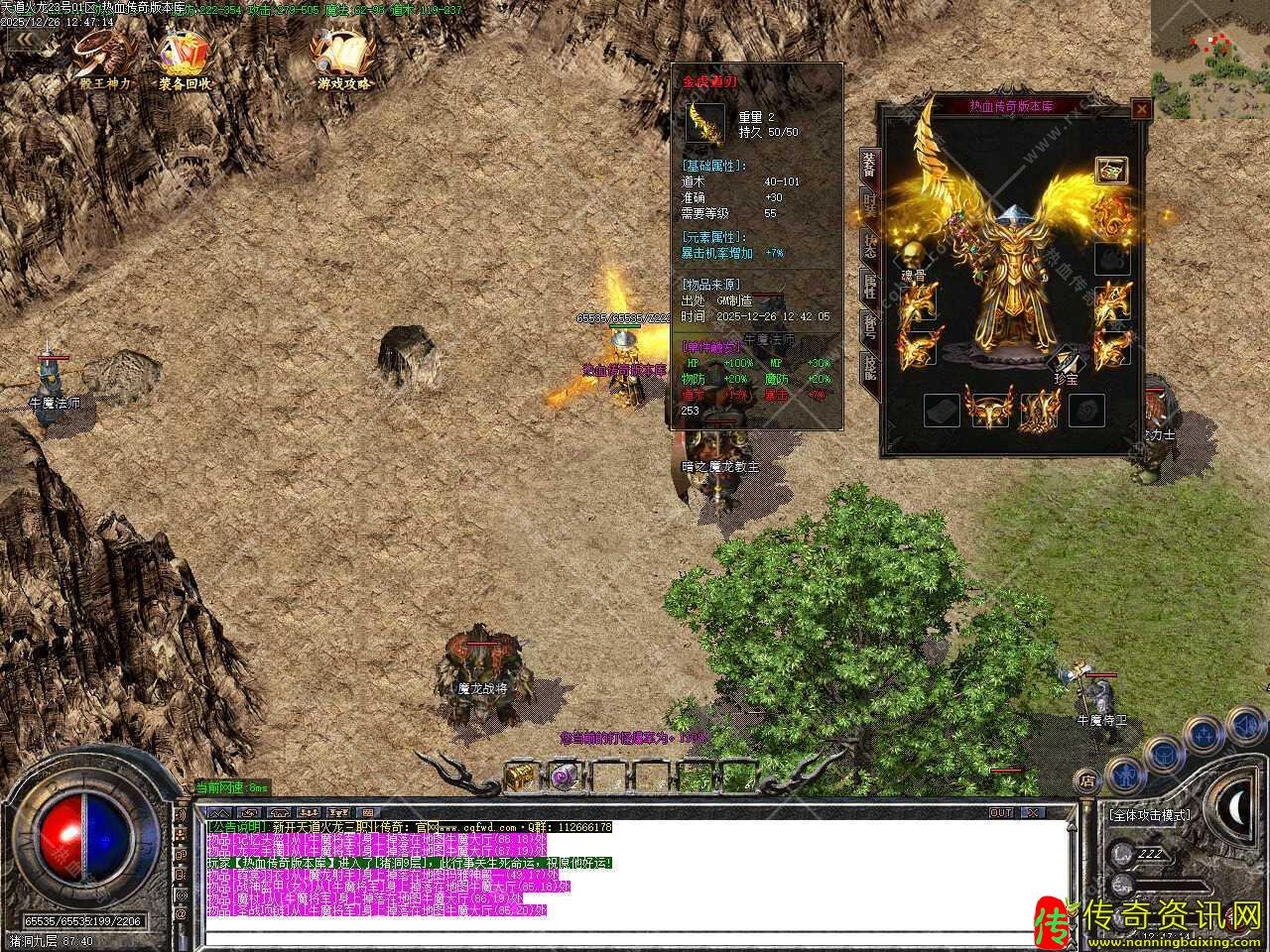The width and height of the screenshot is (1270, 952).
Task: Switch to the 时装 fashion tab
Action: click(x=870, y=206)
